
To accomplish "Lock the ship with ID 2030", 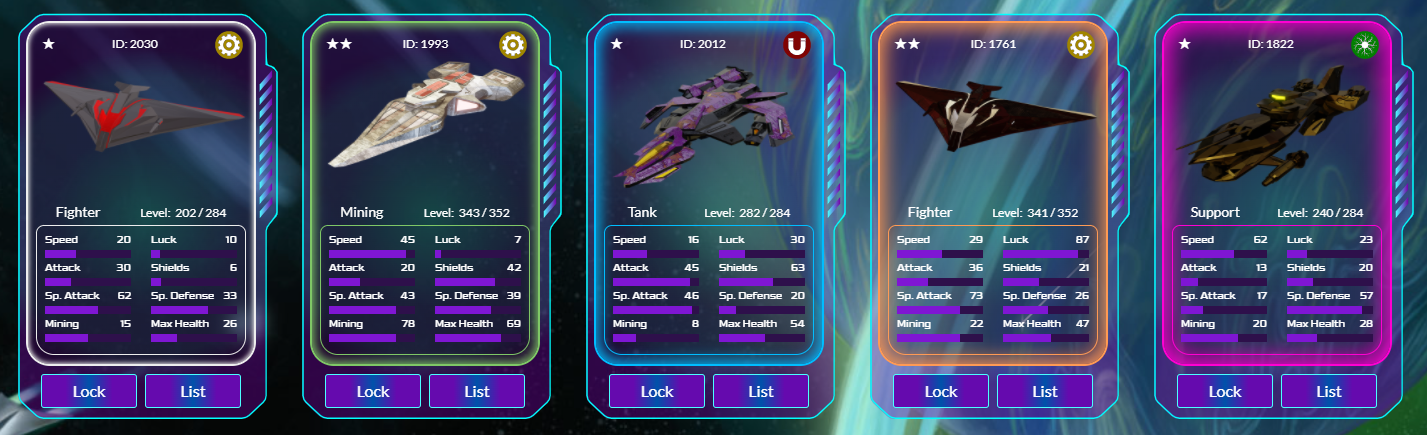I will 89,391.
